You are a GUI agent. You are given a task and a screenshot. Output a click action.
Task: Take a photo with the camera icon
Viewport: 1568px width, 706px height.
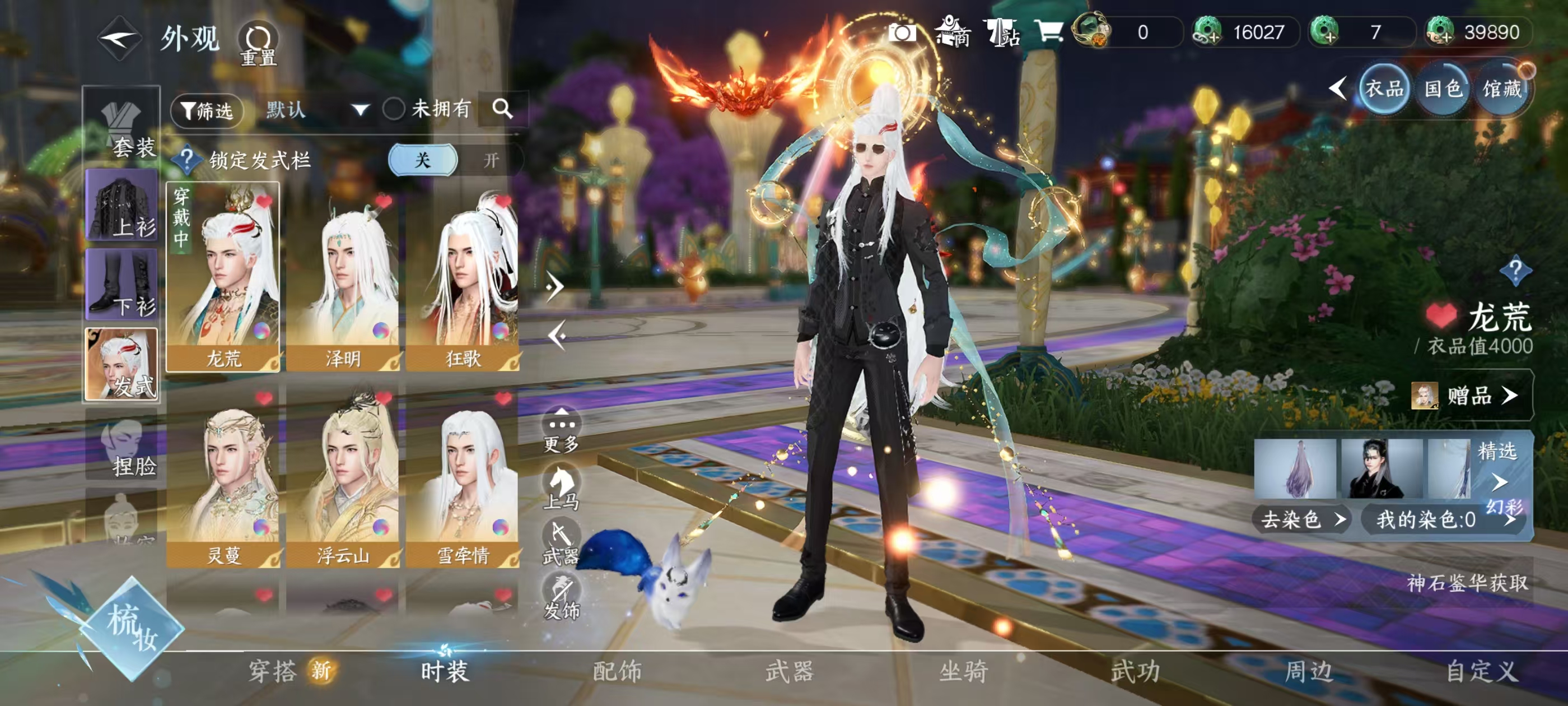pyautogui.click(x=902, y=32)
